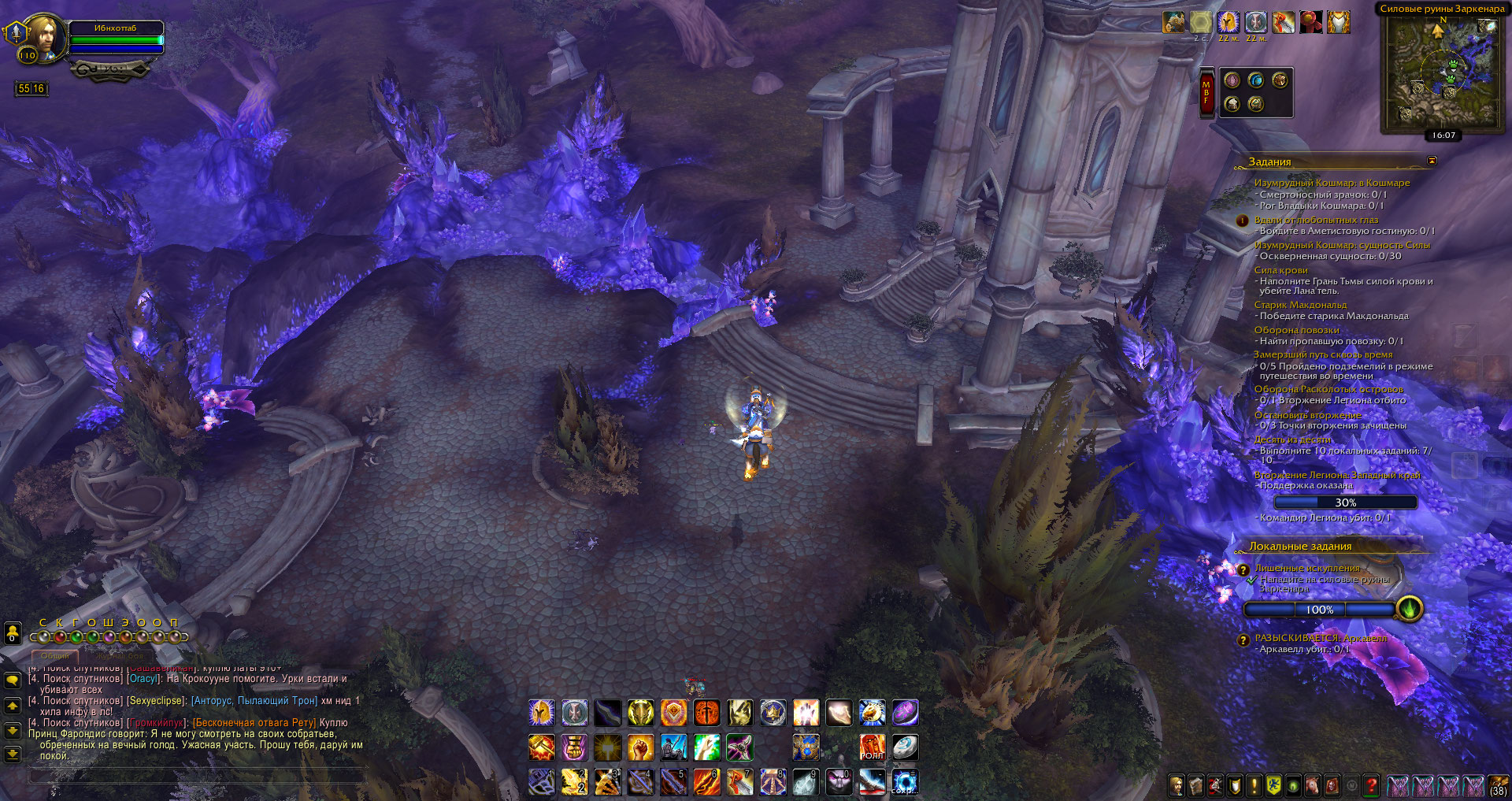Click the action slot labeled РОЛЛ
Image resolution: width=1512 pixels, height=801 pixels.
coord(872,747)
